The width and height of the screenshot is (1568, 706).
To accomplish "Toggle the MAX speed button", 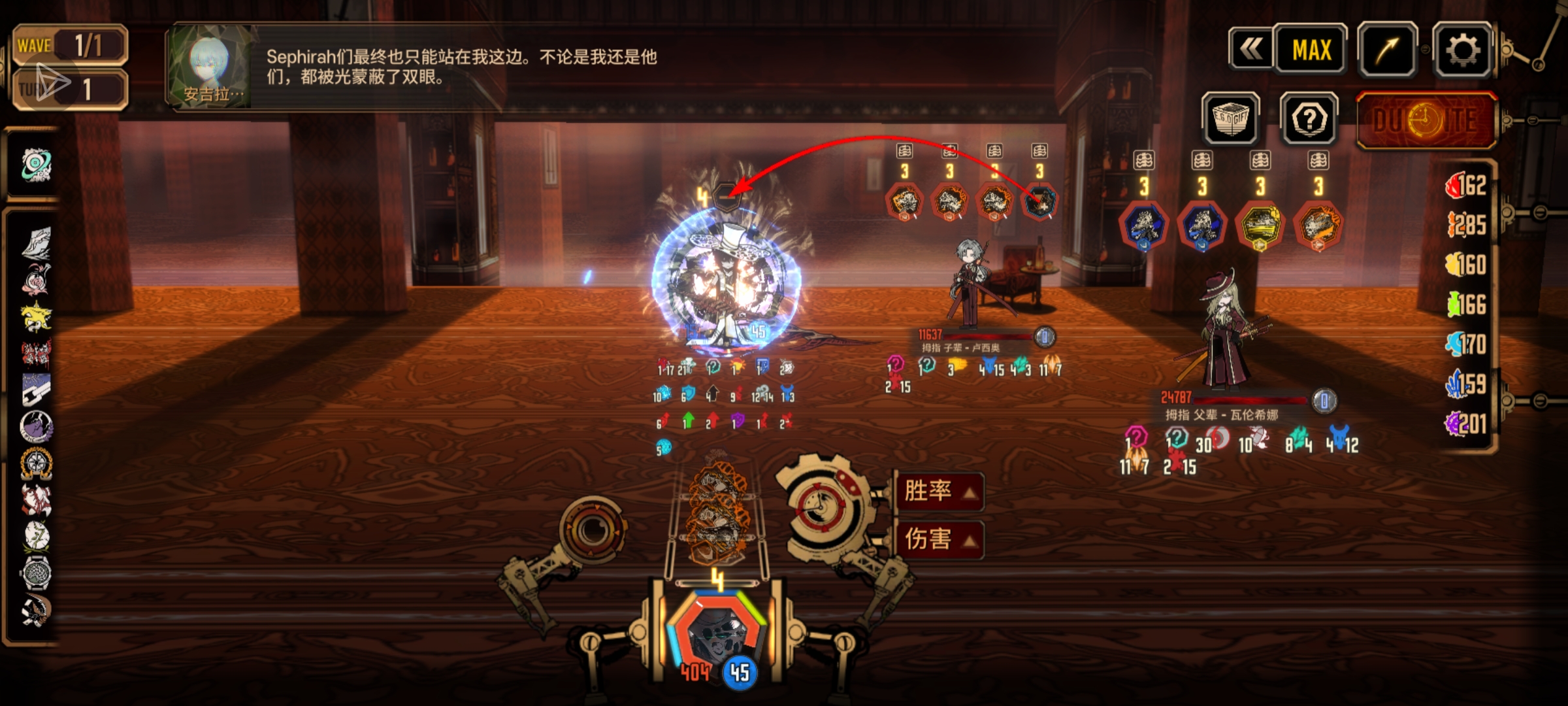I will 1311,49.
